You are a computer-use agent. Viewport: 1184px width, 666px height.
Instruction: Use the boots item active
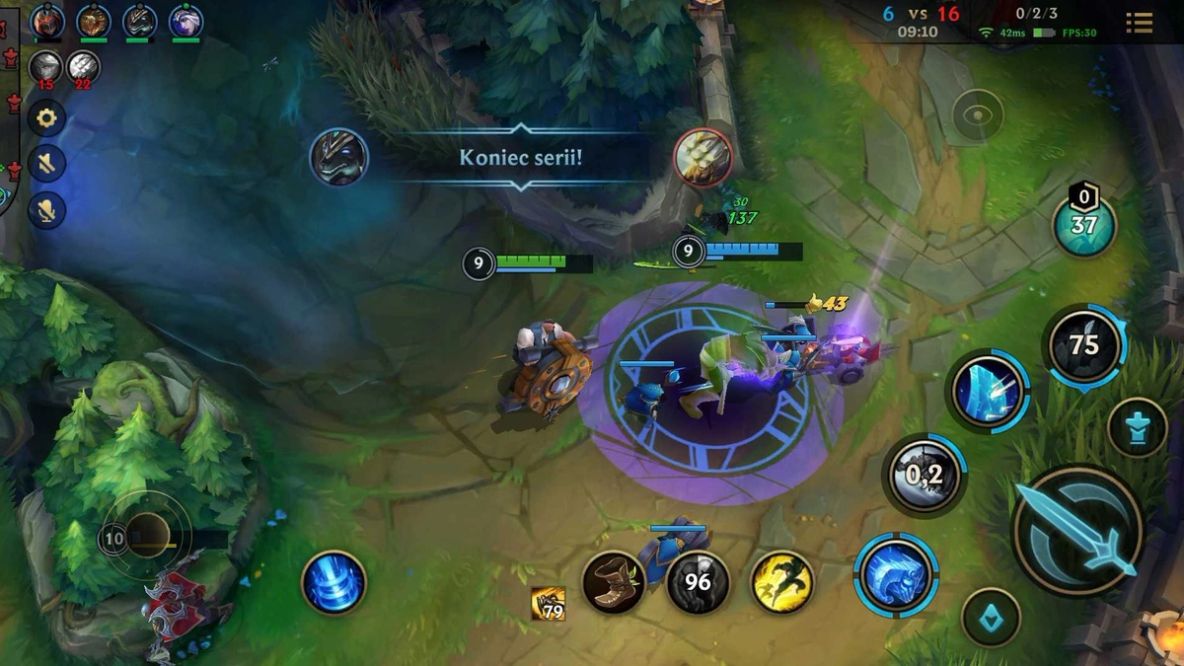point(613,582)
